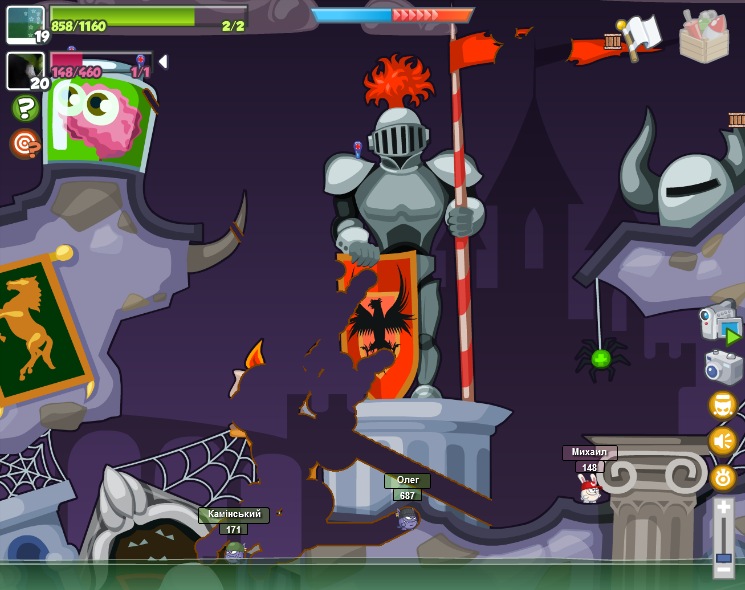The height and width of the screenshot is (590, 745).
Task: Click the orange target hint button
Action: pyautogui.click(x=25, y=143)
